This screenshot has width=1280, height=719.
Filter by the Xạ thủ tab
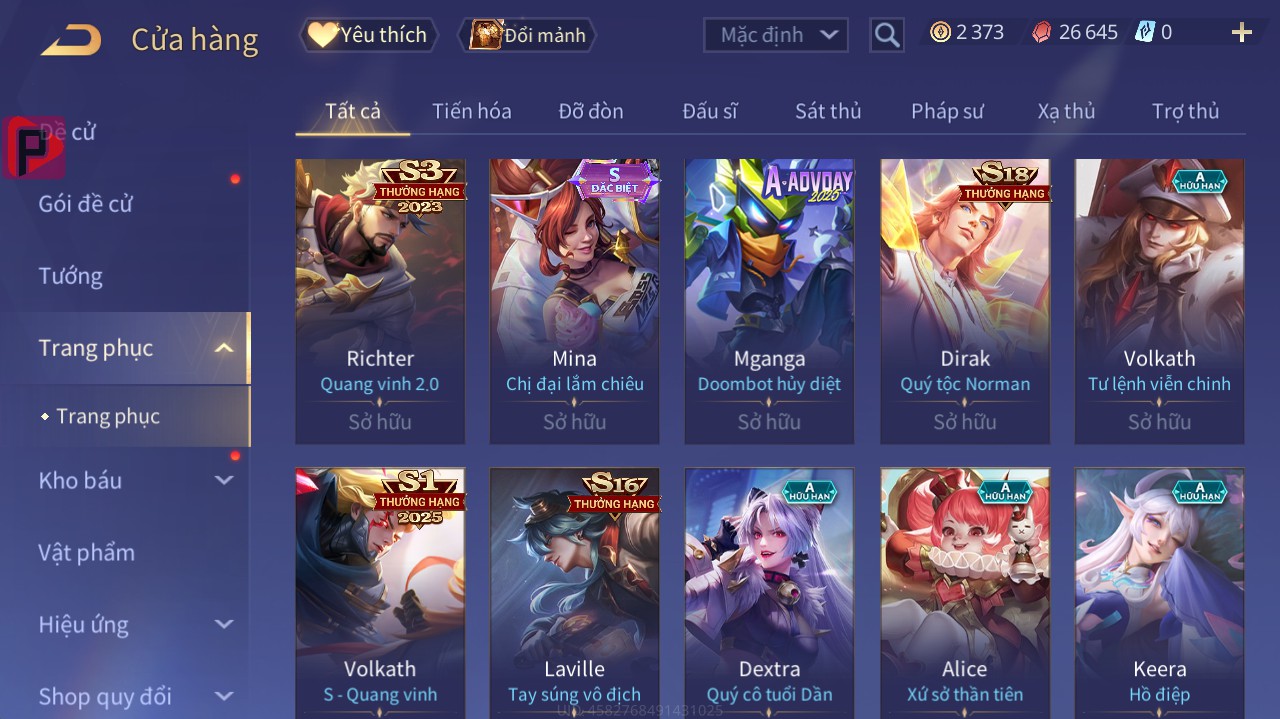pyautogui.click(x=1066, y=111)
